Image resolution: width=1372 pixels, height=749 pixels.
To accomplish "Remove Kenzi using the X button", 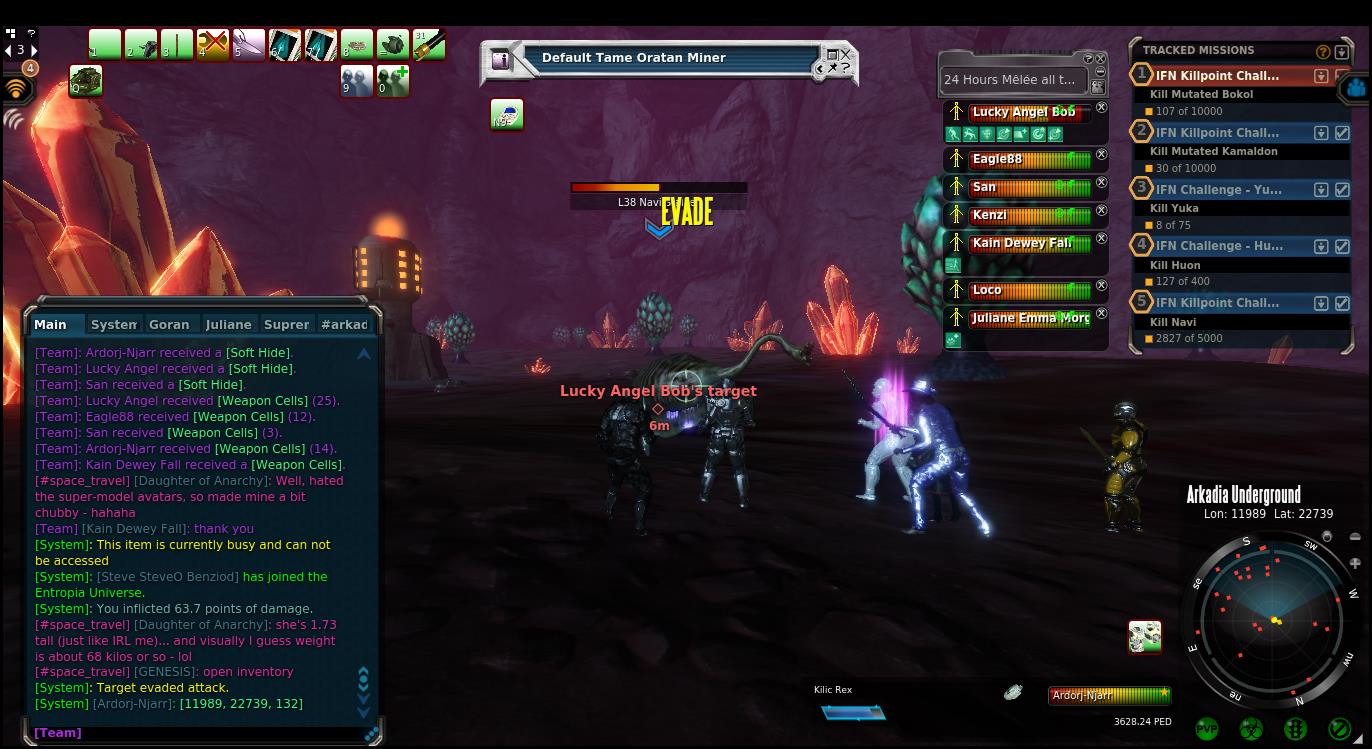I will (1101, 211).
